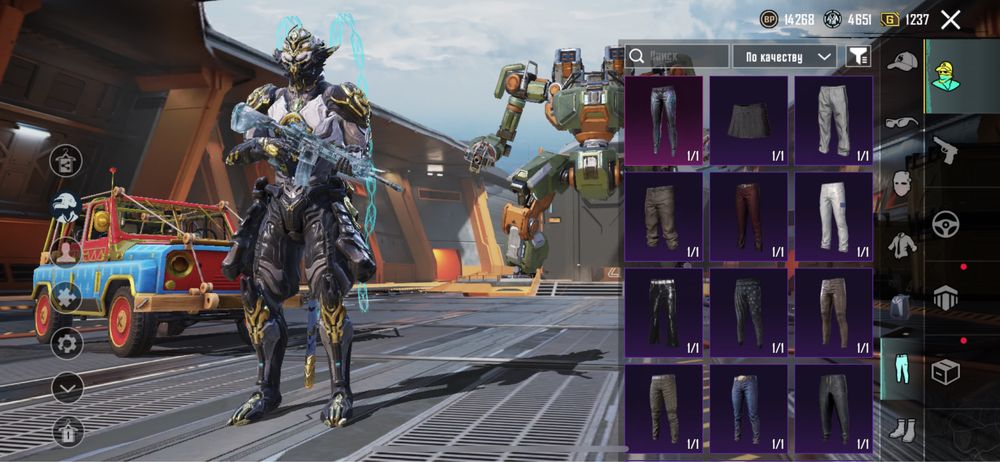Open the weapon skins pistol tab
The image size is (1000, 462).
[945, 150]
